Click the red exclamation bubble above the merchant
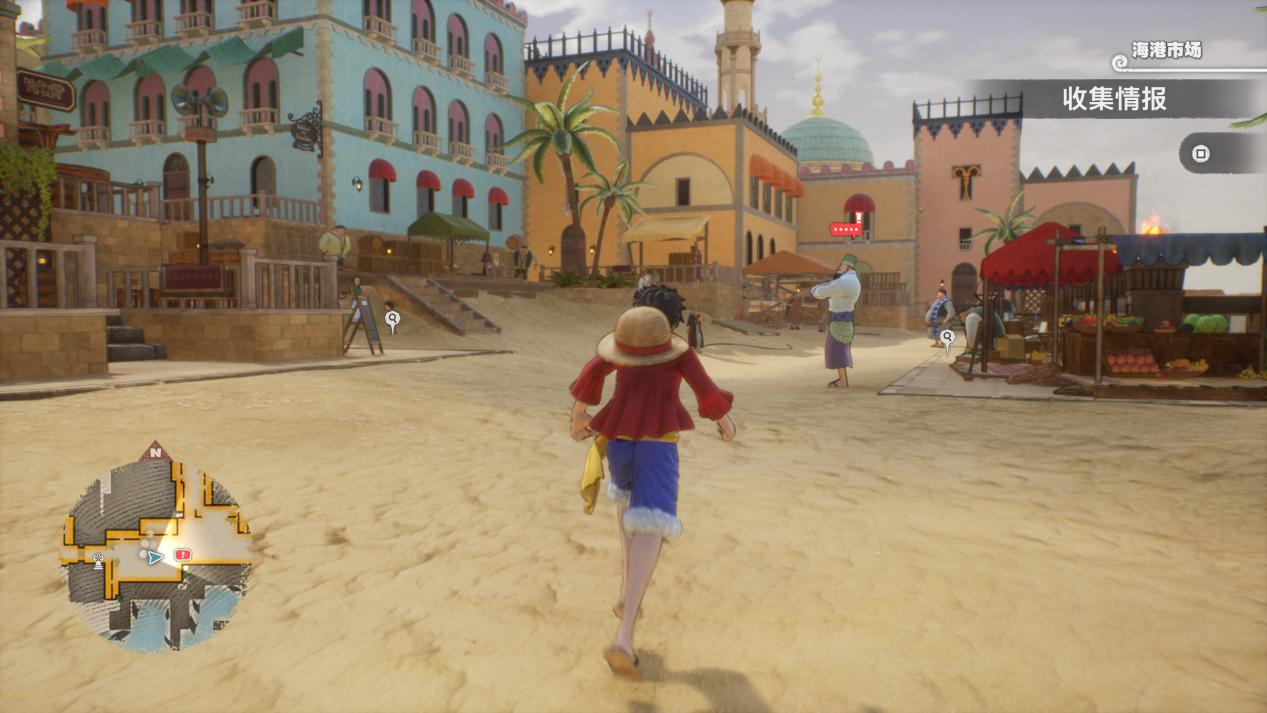 click(x=846, y=229)
